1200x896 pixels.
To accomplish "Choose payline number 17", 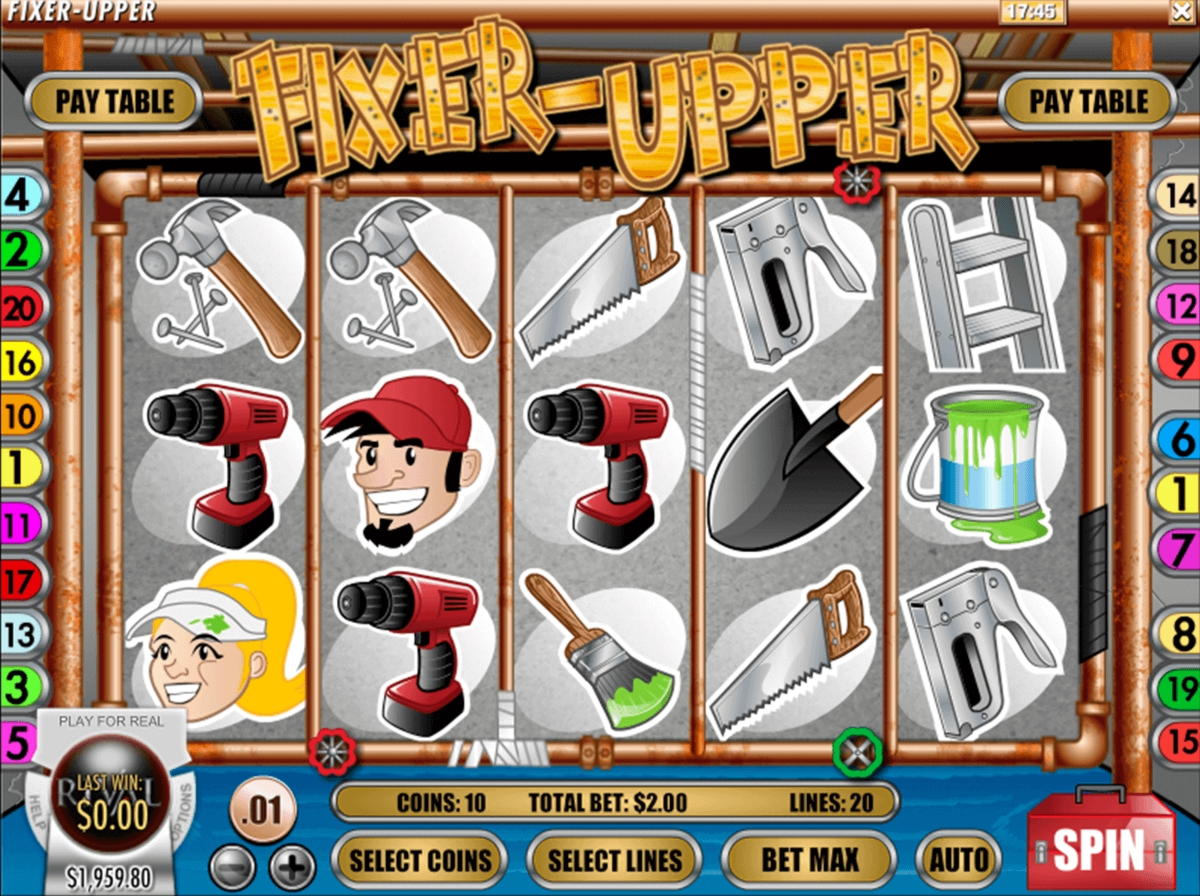I will pyautogui.click(x=18, y=579).
